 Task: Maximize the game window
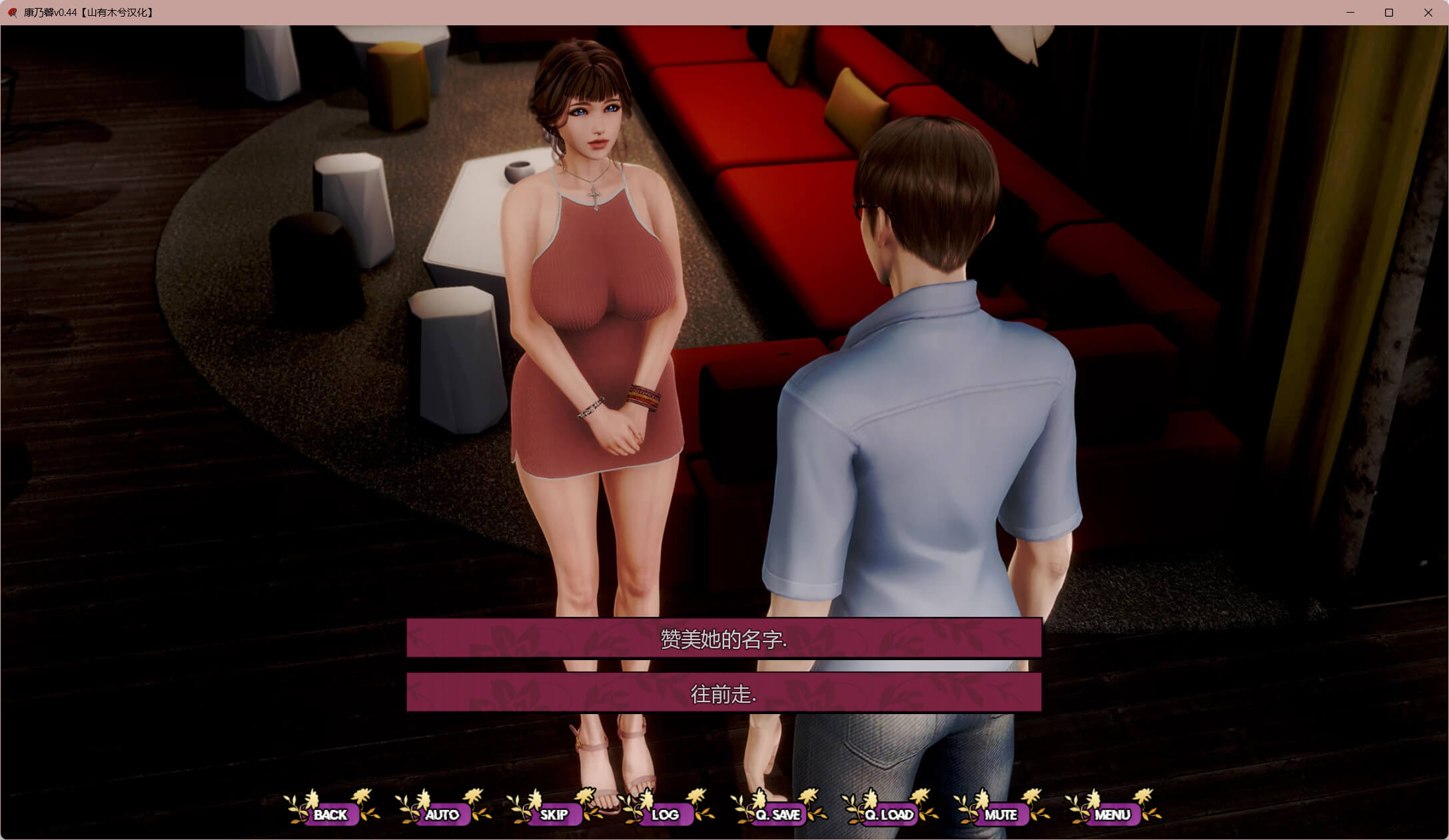click(1389, 13)
